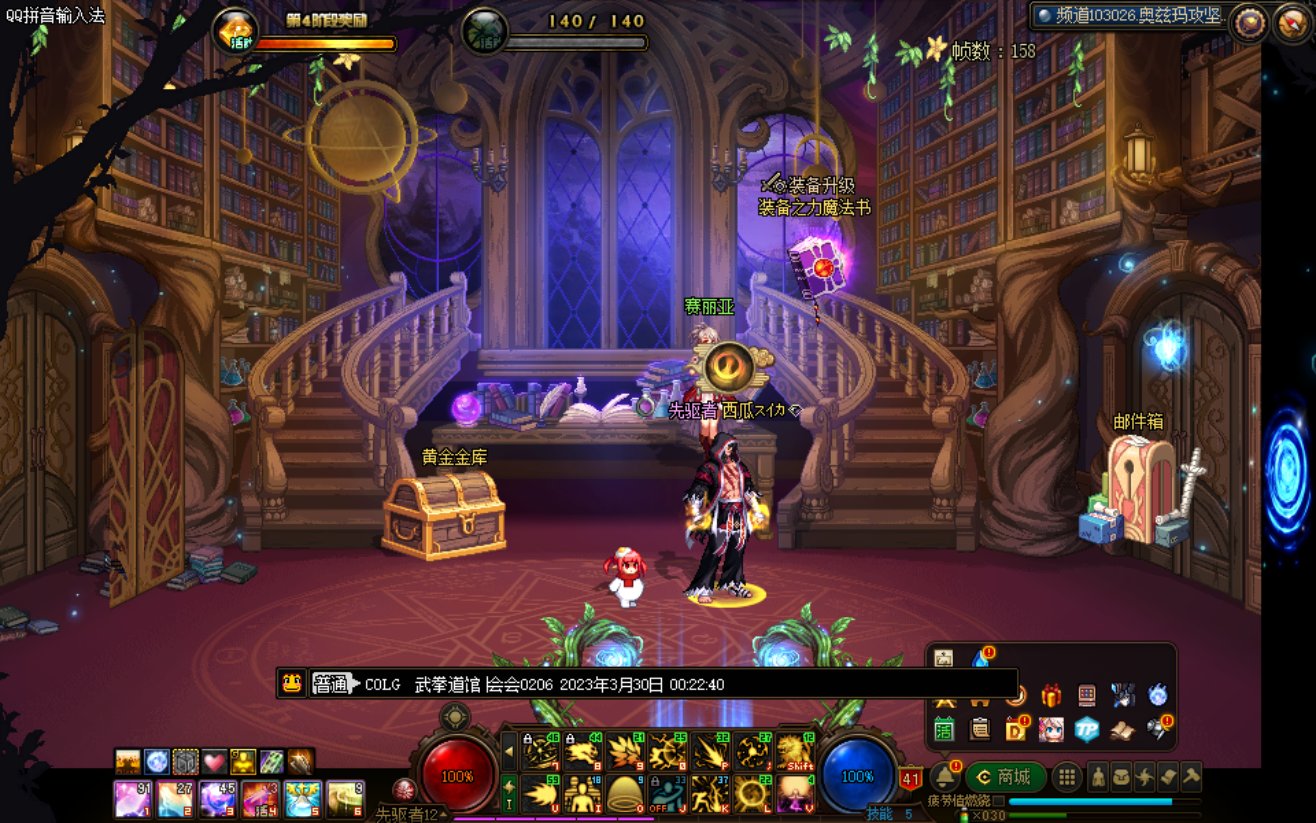The height and width of the screenshot is (823, 1316).
Task: Open the red gift box icon
Action: pos(1051,696)
